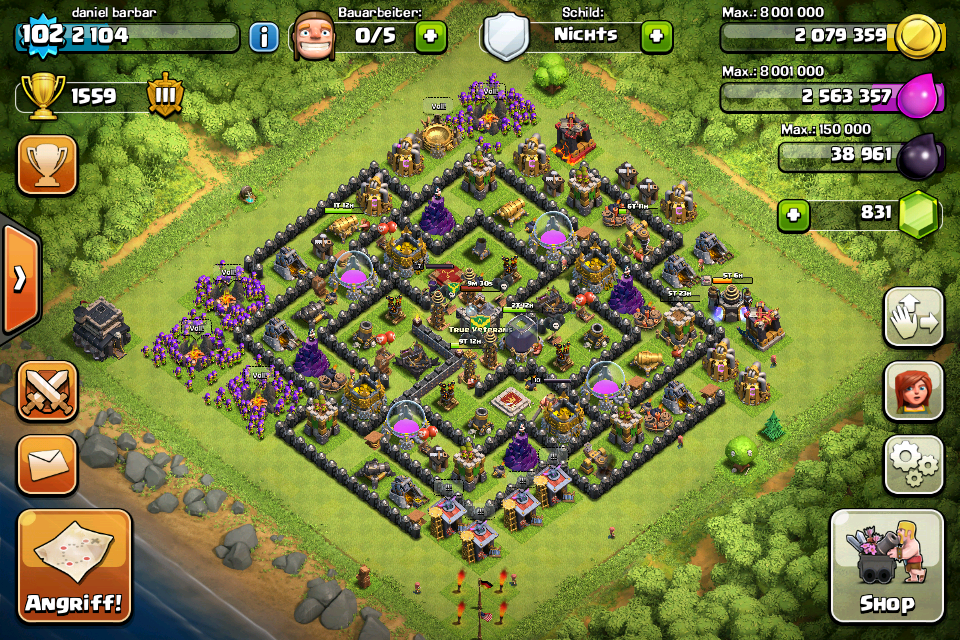This screenshot has width=960, height=640.
Task: Open the trophy leaderboard button
Action: click(47, 165)
